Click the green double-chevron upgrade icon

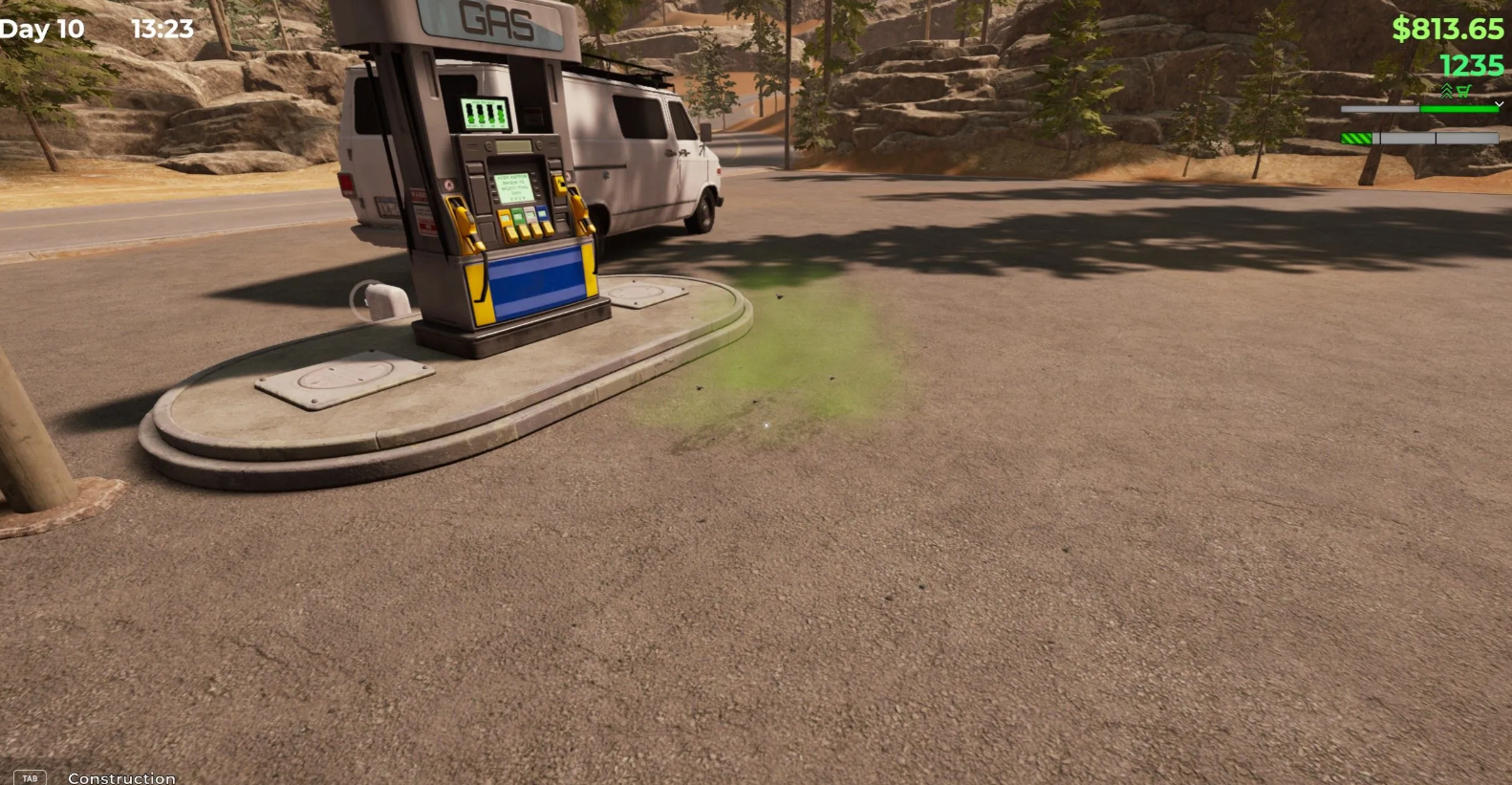[x=1447, y=91]
